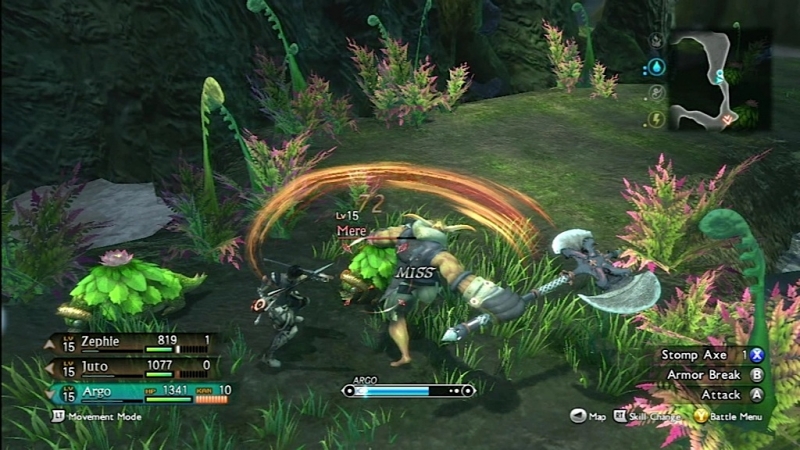Select the lightning bolt element icon
The width and height of the screenshot is (800, 450).
point(656,119)
